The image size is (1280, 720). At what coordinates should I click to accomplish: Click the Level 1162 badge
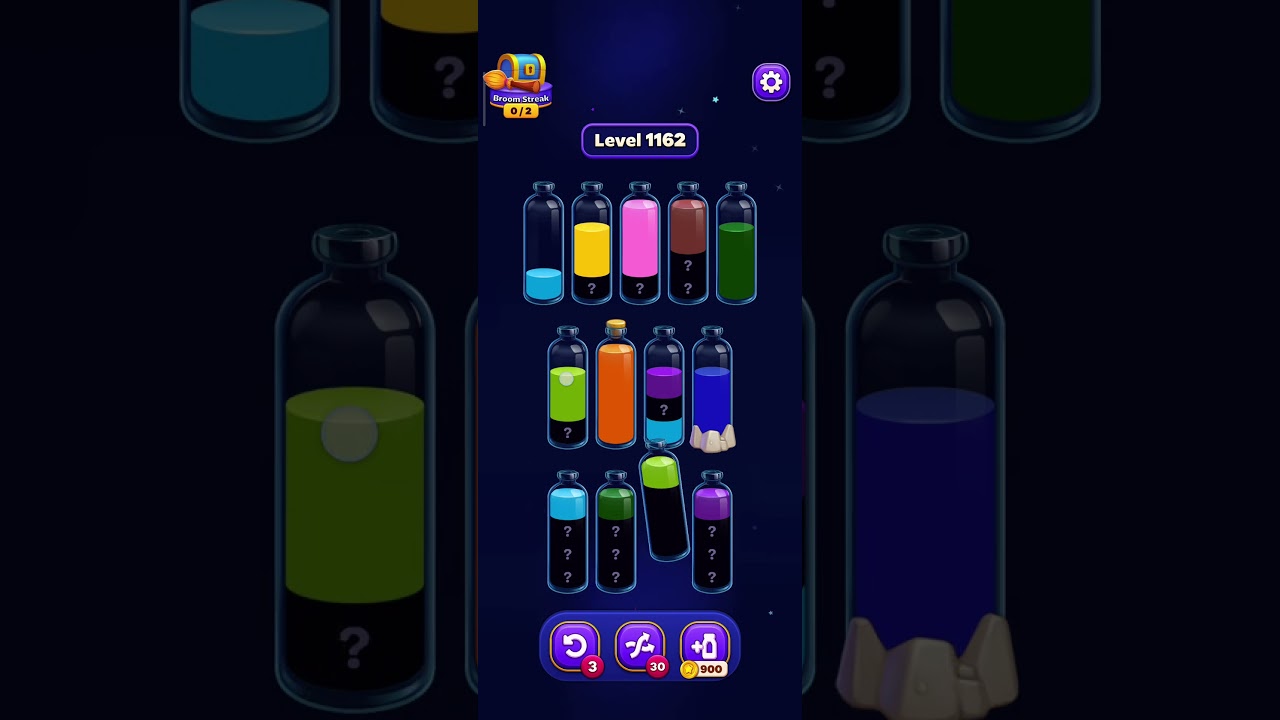(x=640, y=140)
